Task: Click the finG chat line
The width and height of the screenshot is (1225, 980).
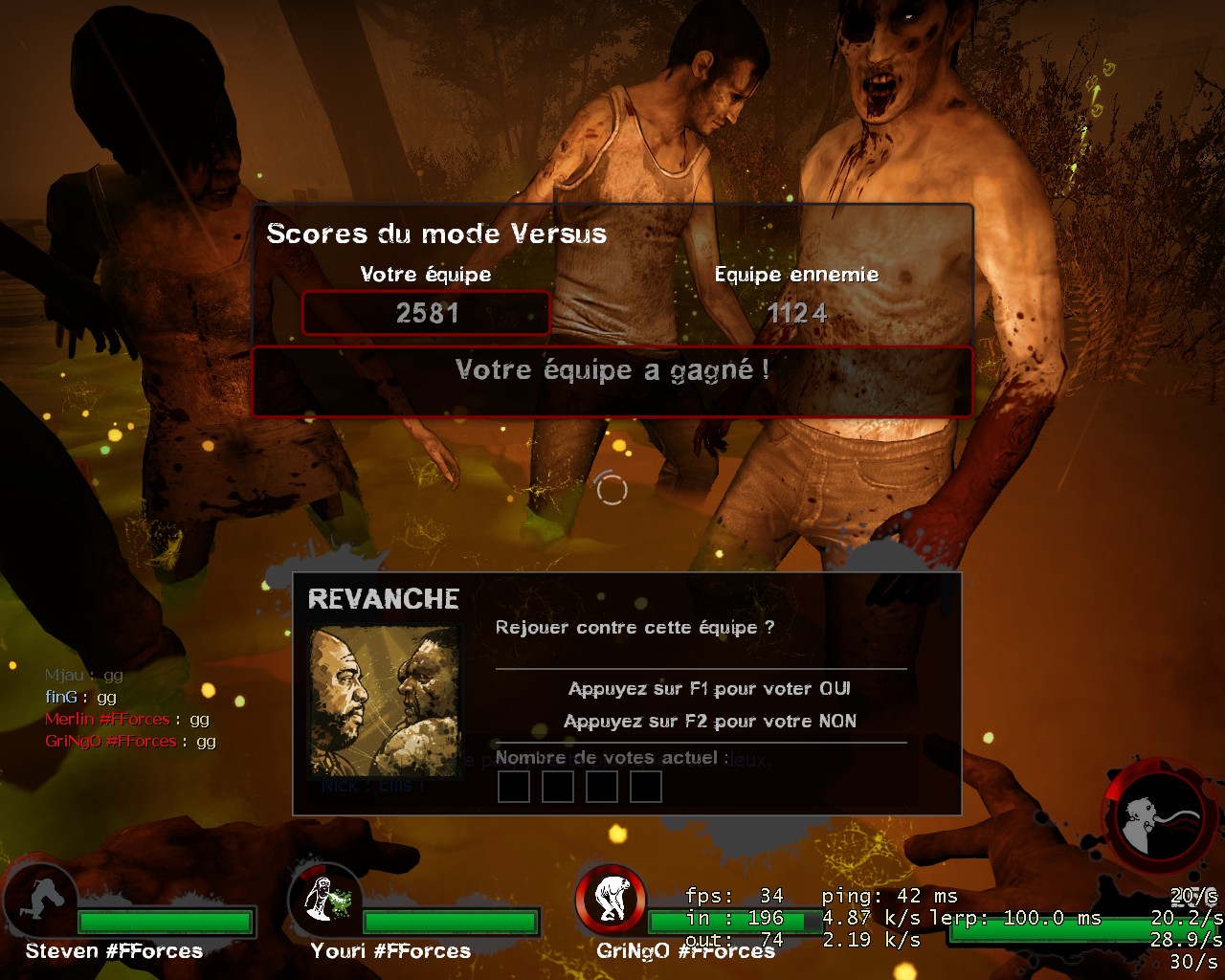Action: point(81,697)
